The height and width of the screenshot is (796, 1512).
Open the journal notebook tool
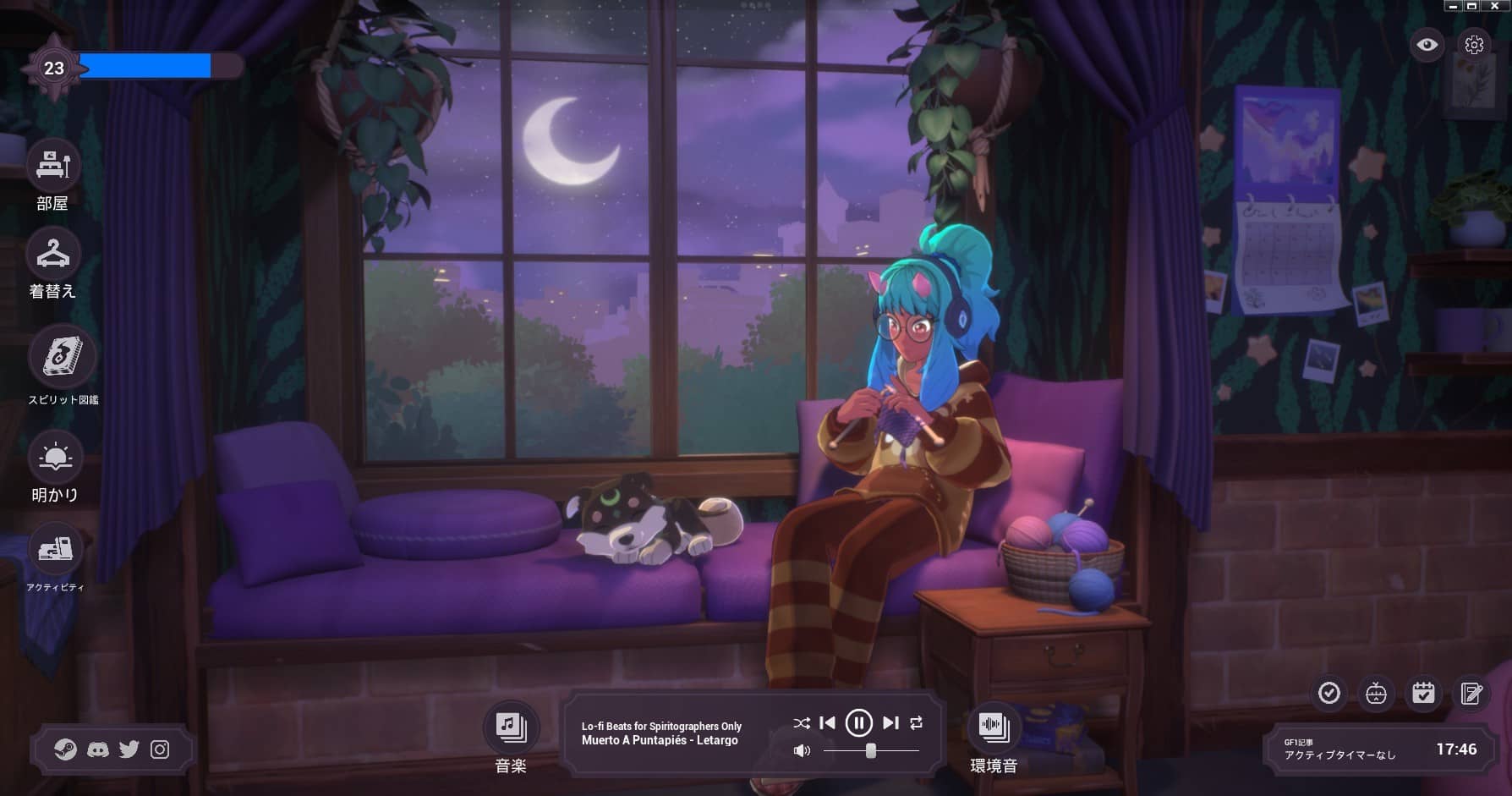[x=1472, y=694]
